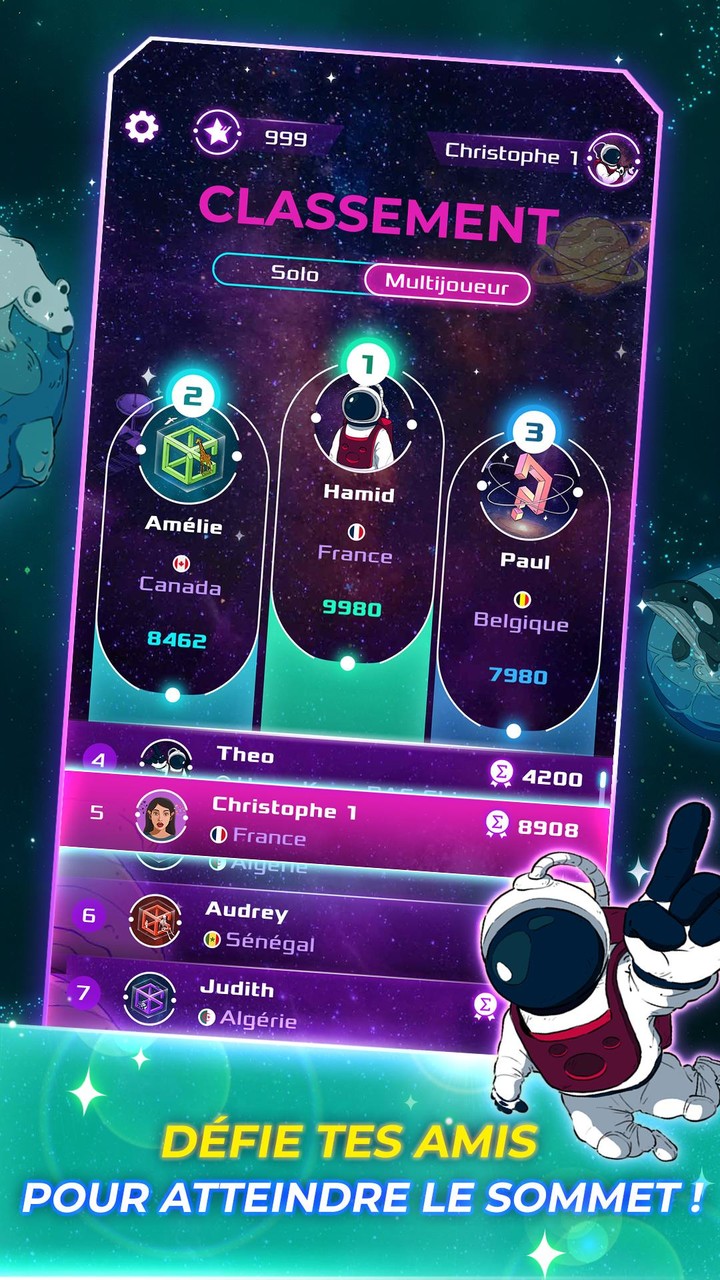Image resolution: width=720 pixels, height=1280 pixels.
Task: Select second-place player Amélie's podium card
Action: tap(183, 540)
